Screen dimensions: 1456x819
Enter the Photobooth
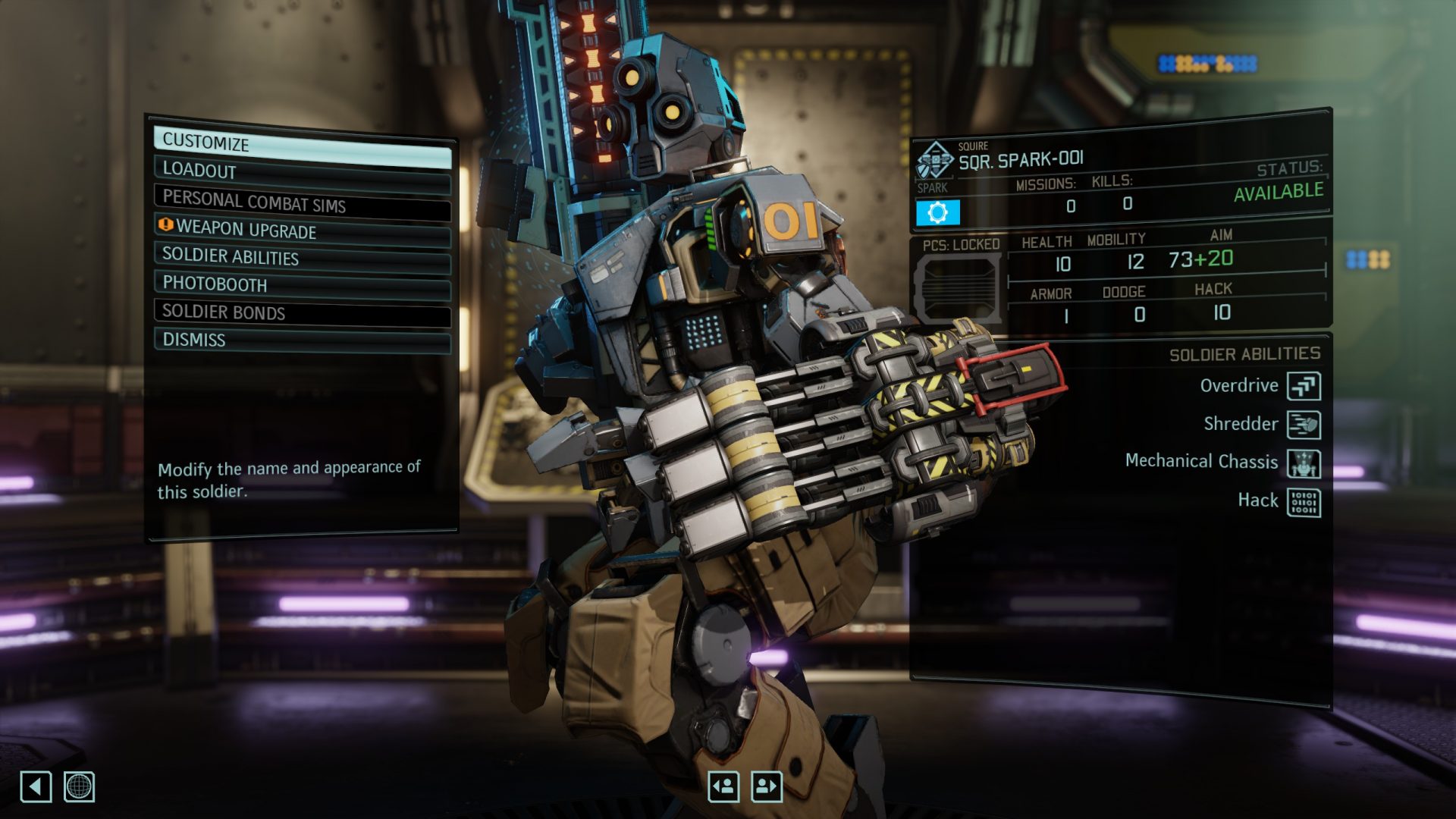coord(302,285)
